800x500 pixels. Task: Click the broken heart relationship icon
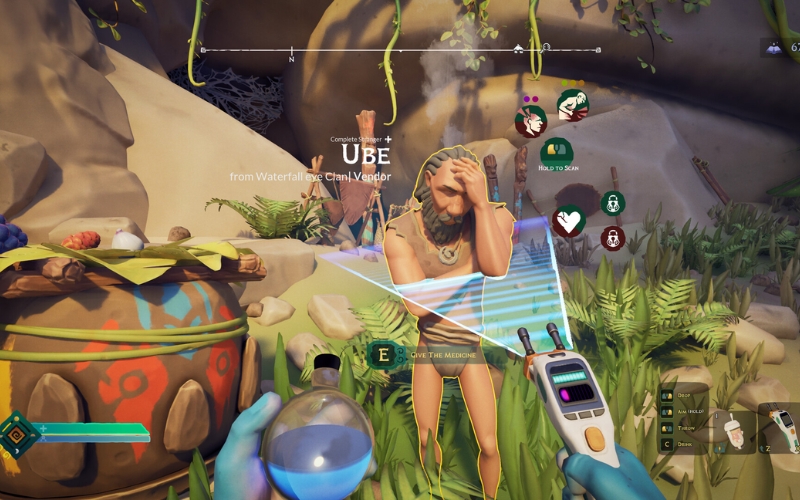[569, 220]
